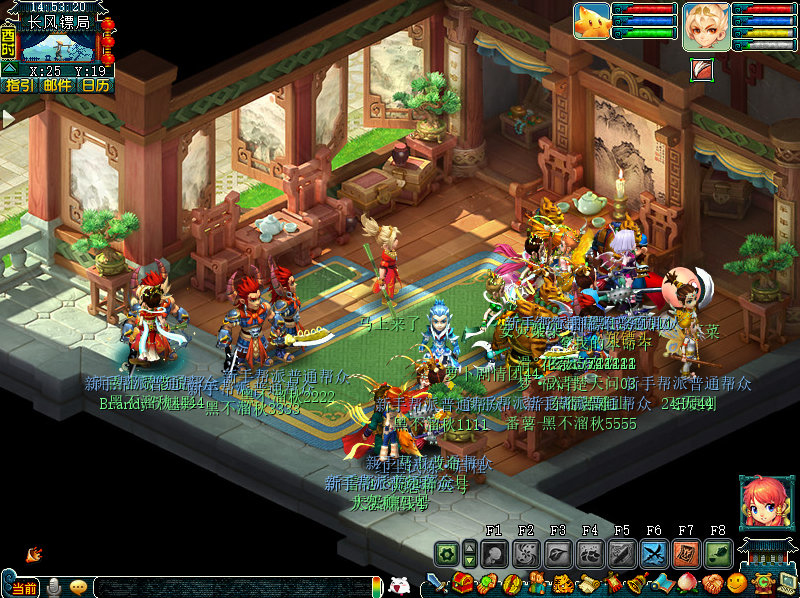Screen dimensions: 800x598
Task: Open the yellow pet portrait at top
Action: [592, 22]
